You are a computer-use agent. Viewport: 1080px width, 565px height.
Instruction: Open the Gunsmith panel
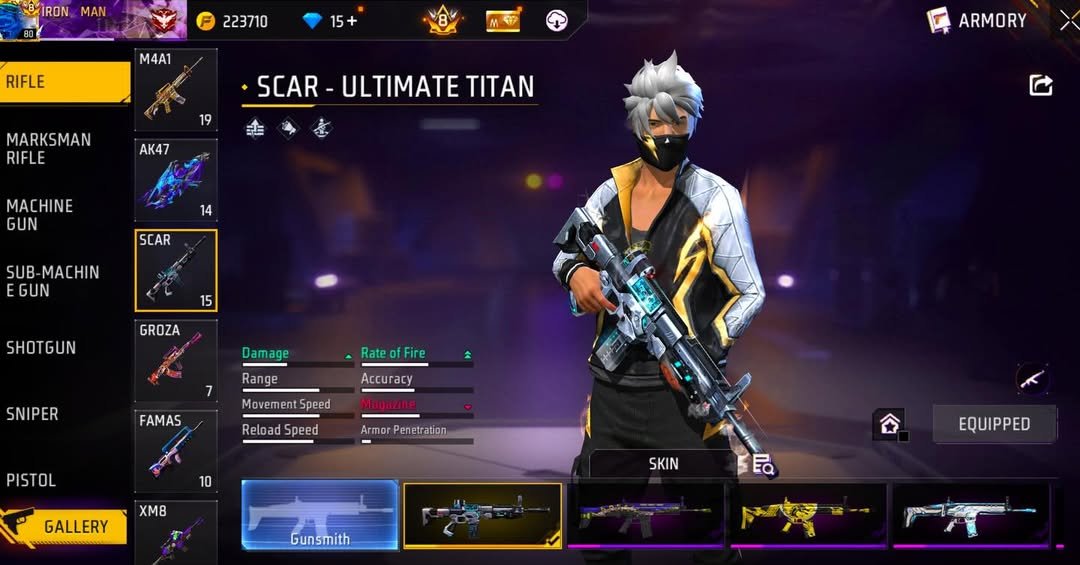coord(320,514)
